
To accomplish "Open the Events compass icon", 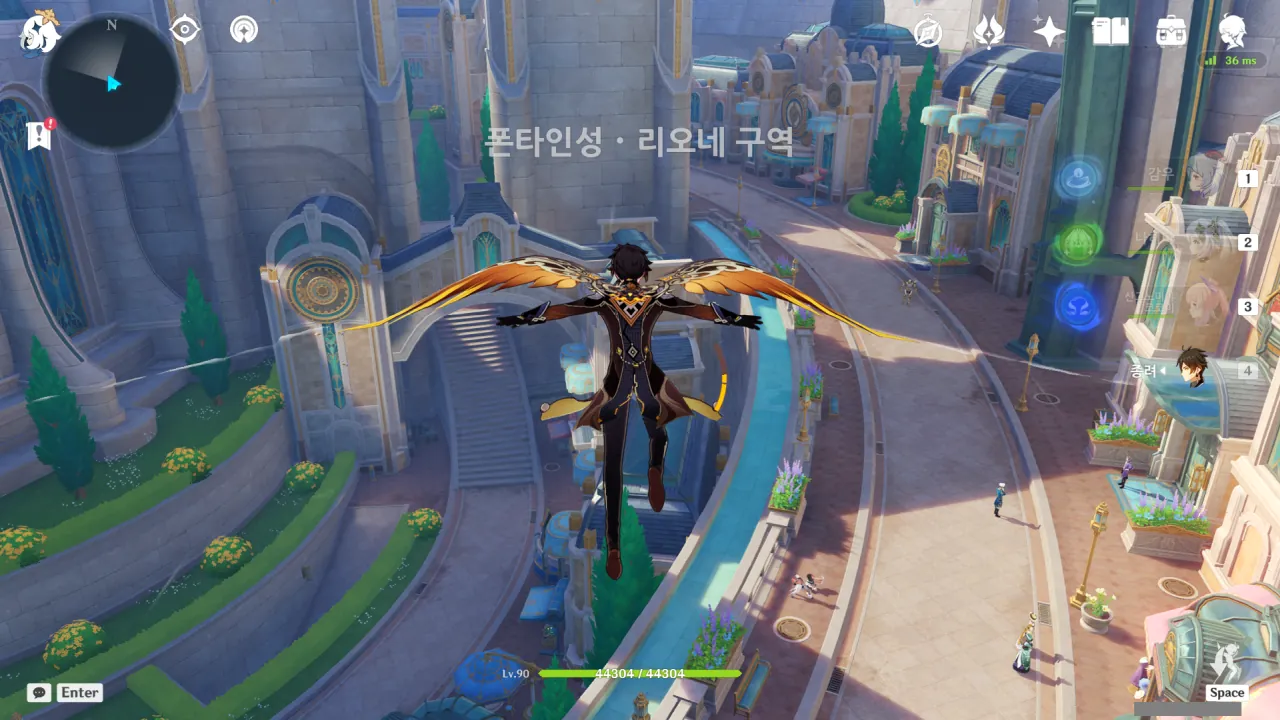I will pyautogui.click(x=928, y=32).
